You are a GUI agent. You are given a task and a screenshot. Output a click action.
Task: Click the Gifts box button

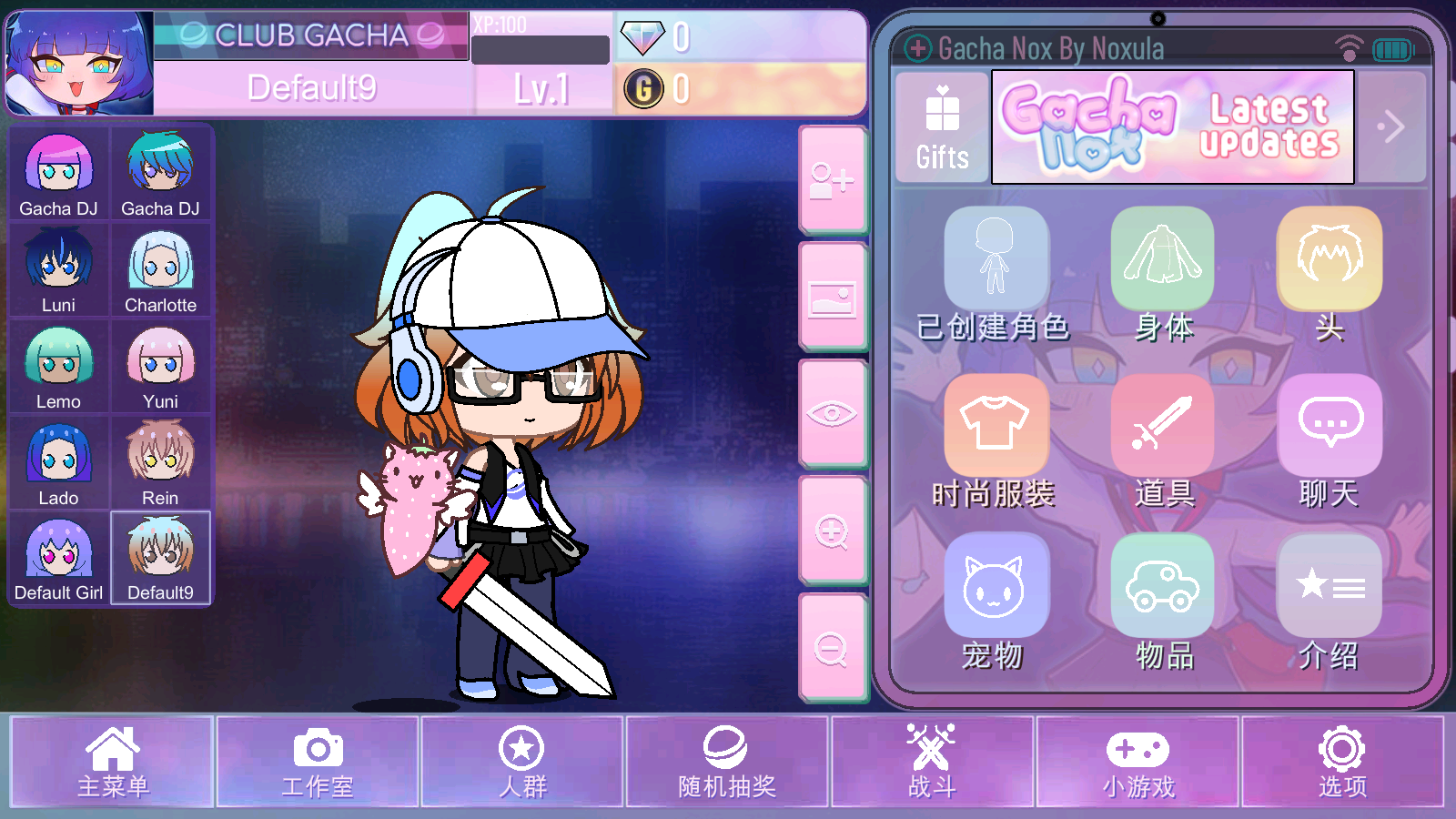942,127
